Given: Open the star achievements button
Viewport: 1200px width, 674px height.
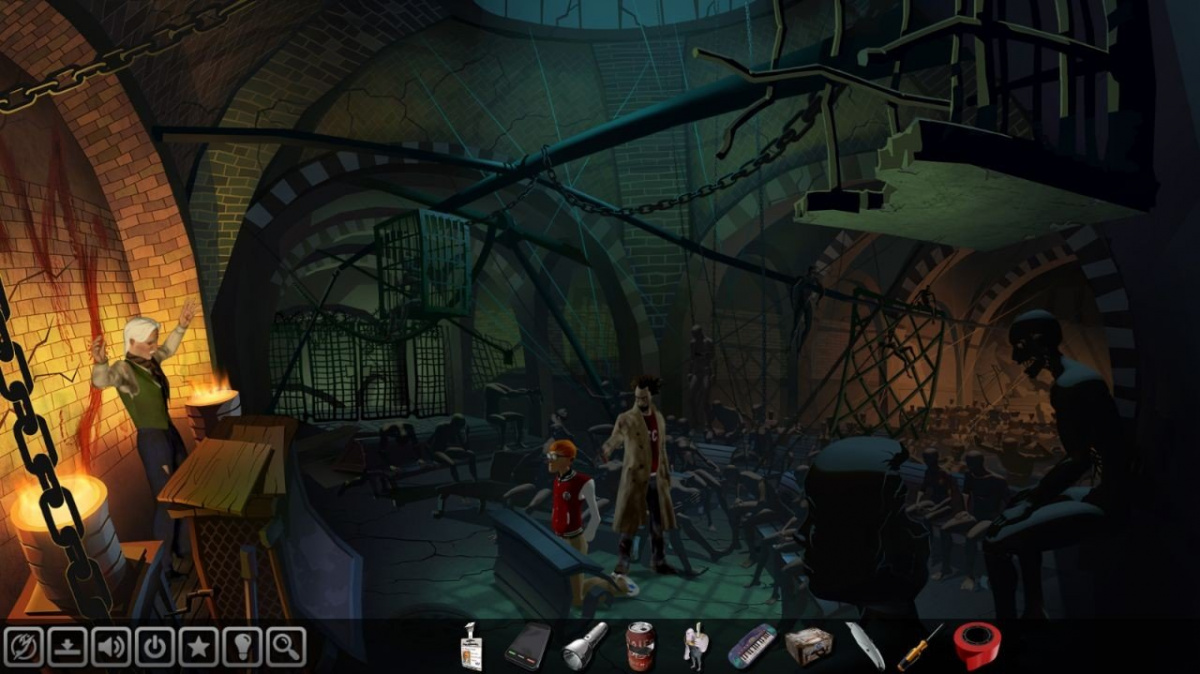Looking at the screenshot, I should coord(198,646).
